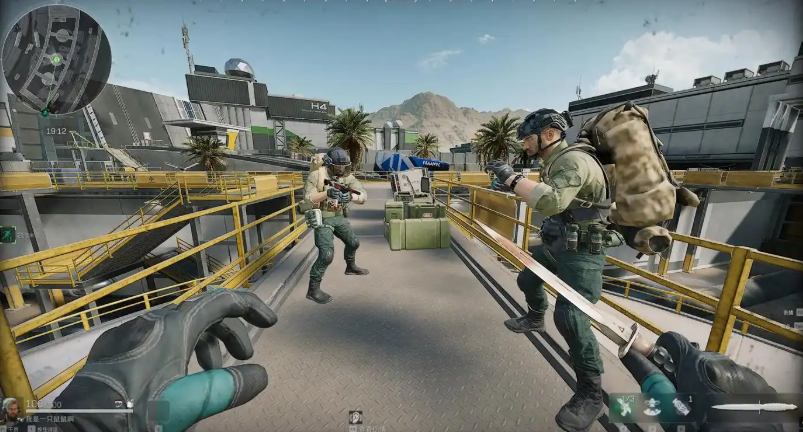Image resolution: width=803 pixels, height=432 pixels.
Task: Open the circular minimap
Action: pyautogui.click(x=55, y=57)
